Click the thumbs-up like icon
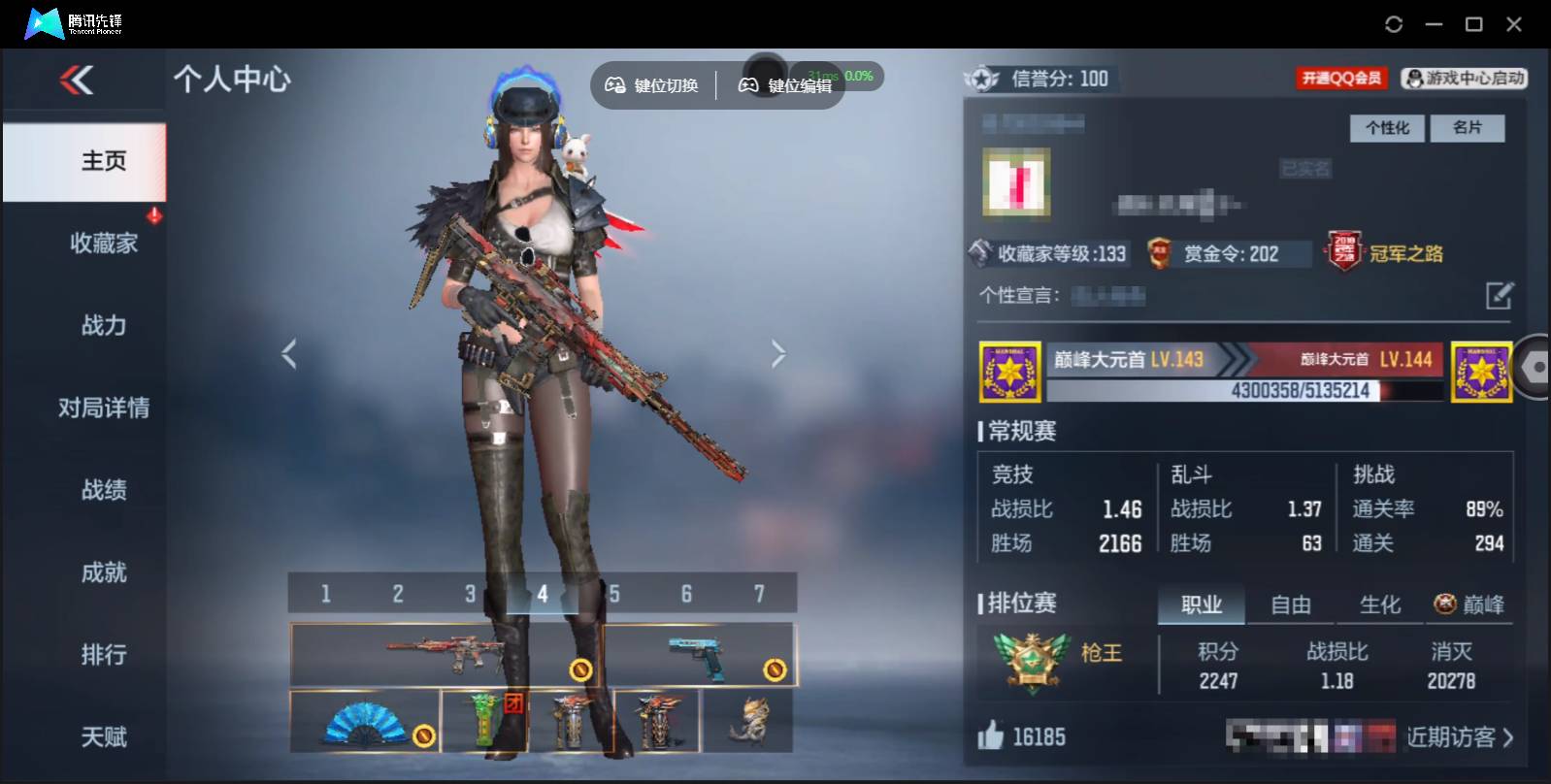The image size is (1551, 784). pyautogui.click(x=989, y=737)
